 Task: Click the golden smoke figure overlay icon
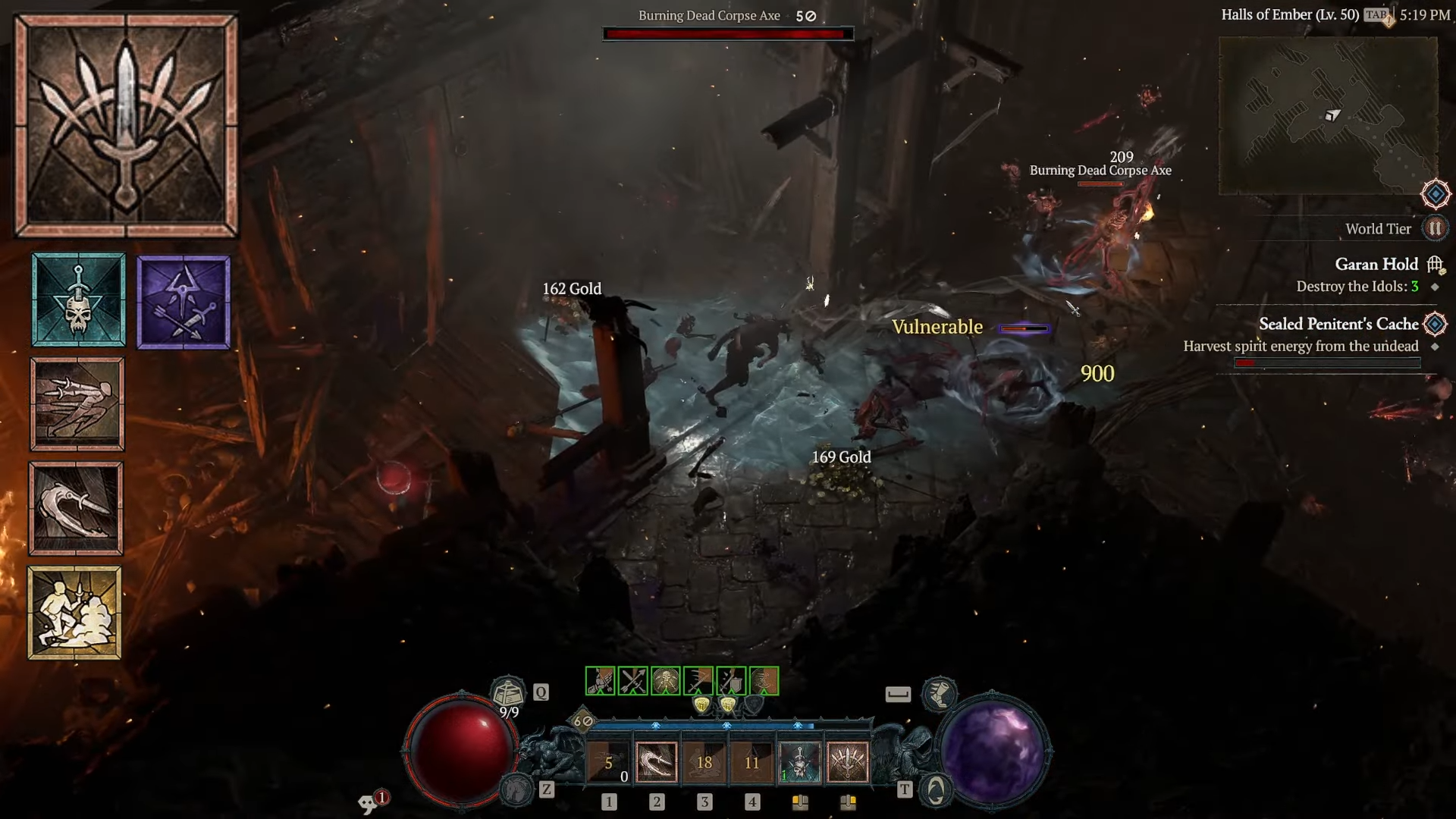tap(75, 613)
